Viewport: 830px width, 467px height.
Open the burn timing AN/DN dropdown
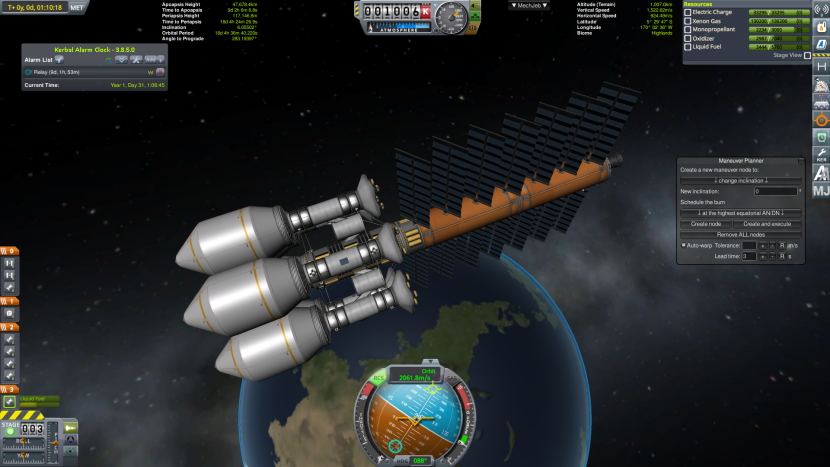pos(741,213)
